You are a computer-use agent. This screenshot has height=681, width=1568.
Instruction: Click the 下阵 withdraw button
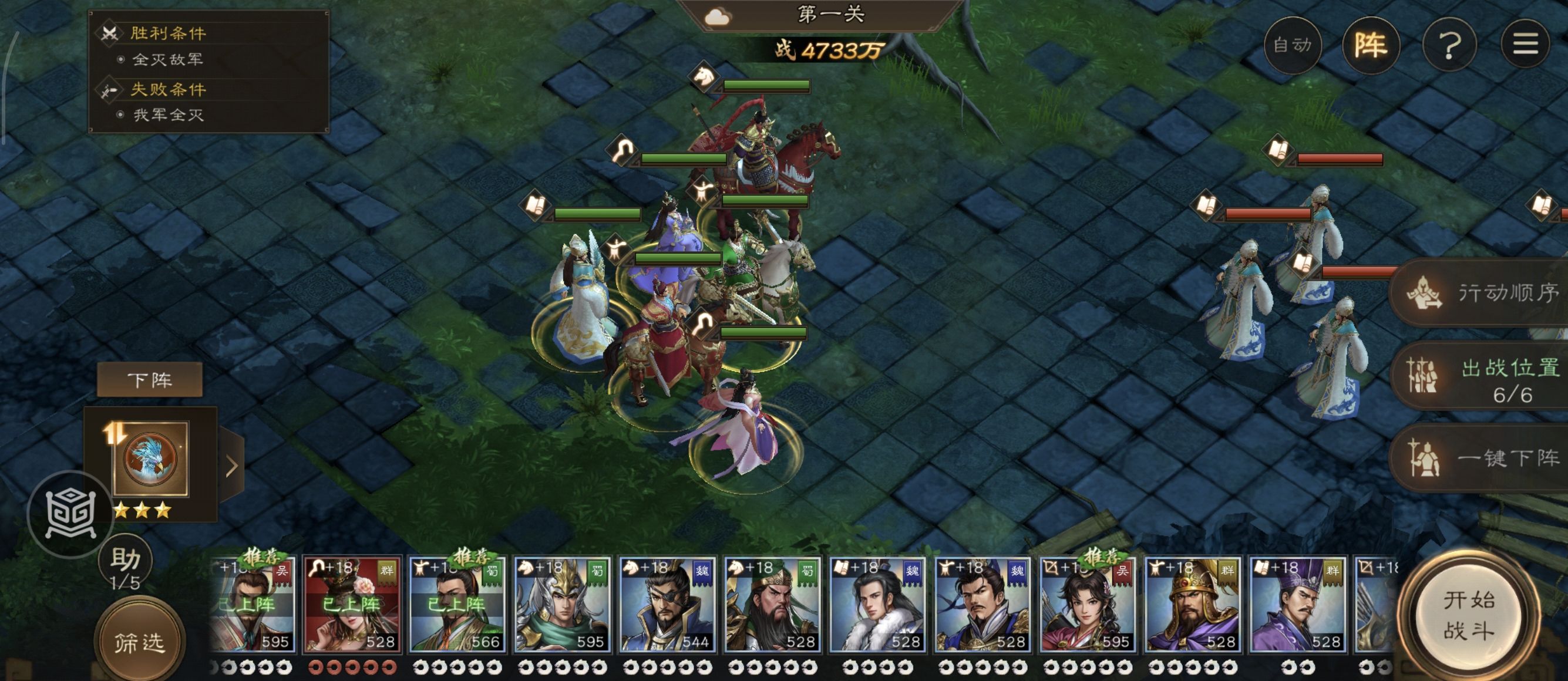tap(150, 380)
